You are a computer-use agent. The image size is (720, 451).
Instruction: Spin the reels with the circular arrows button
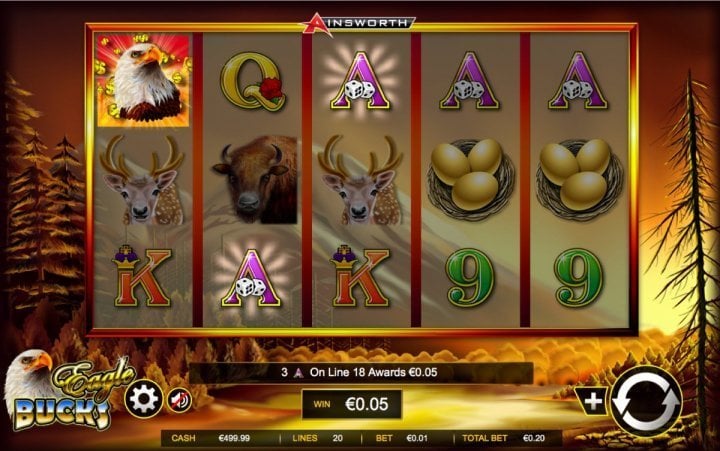click(645, 402)
